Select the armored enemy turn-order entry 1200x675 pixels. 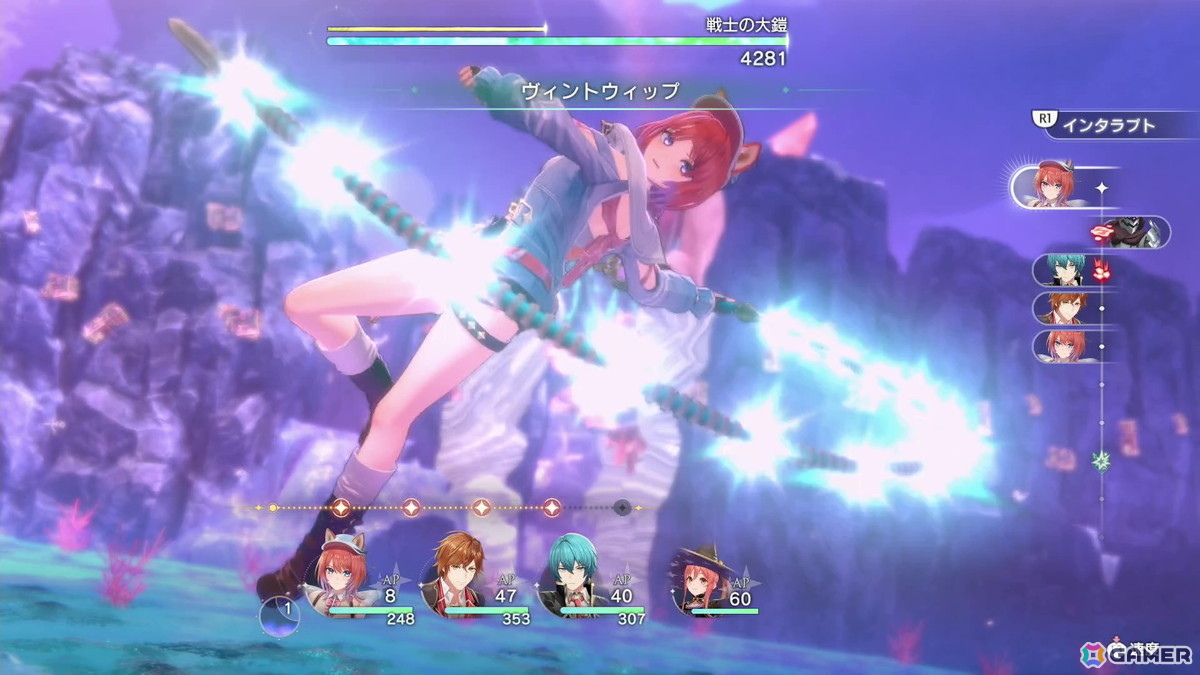point(1140,232)
